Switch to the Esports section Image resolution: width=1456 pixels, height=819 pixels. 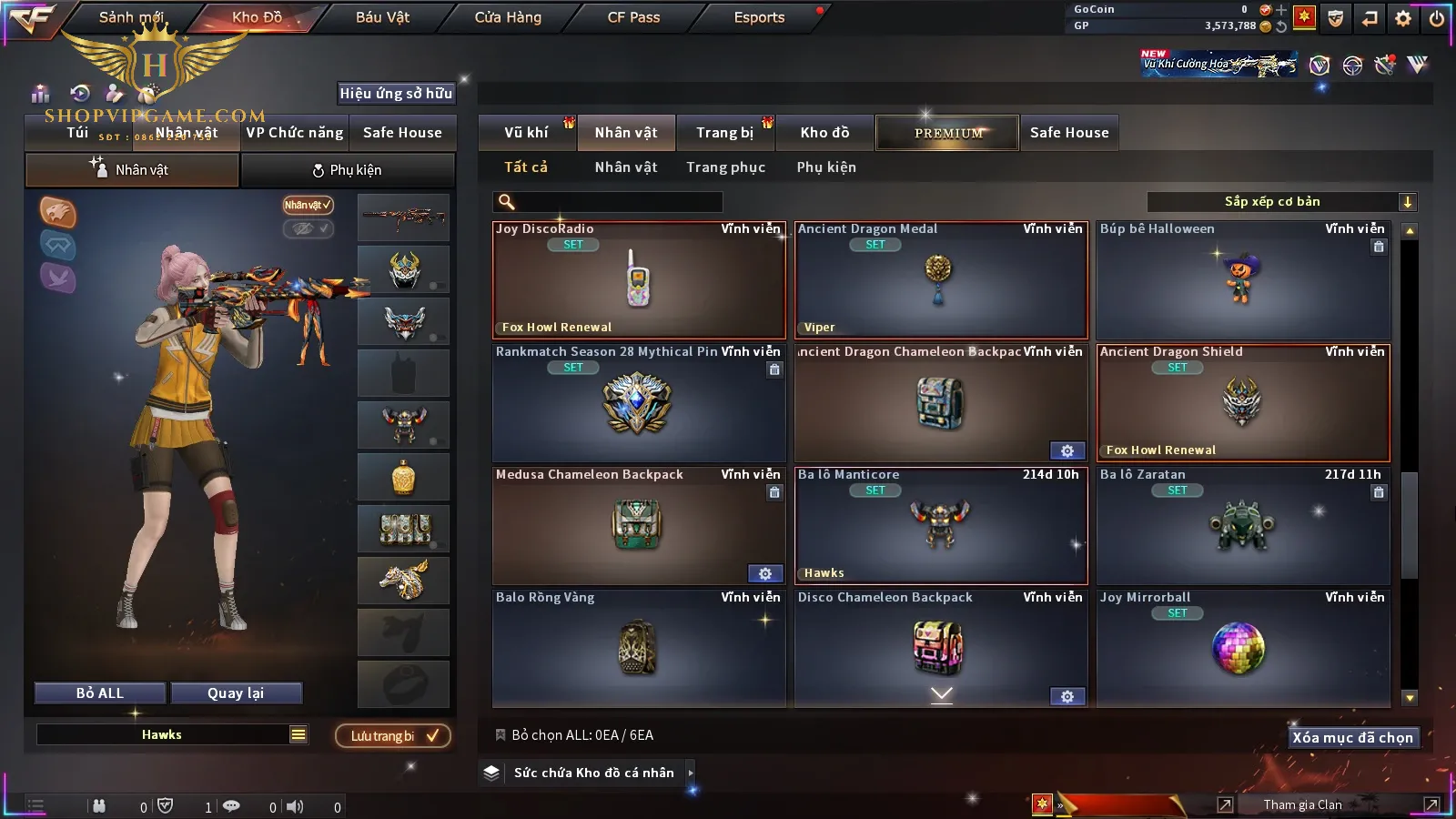tap(759, 17)
